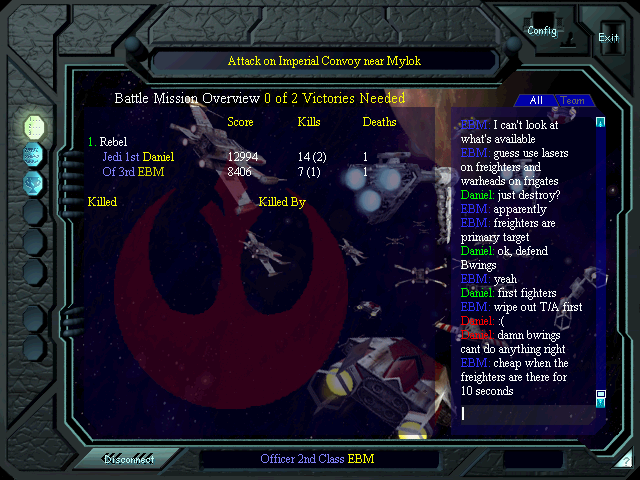The image size is (640, 480).
Task: Open the trophy icon panel
Action: [33, 182]
